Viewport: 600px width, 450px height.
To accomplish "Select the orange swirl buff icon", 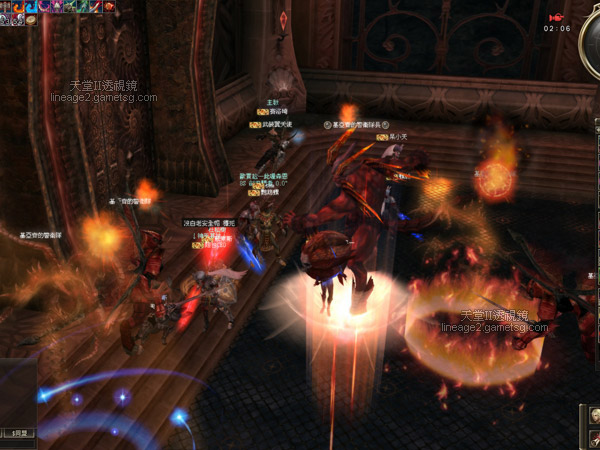I will (x=18, y=6).
